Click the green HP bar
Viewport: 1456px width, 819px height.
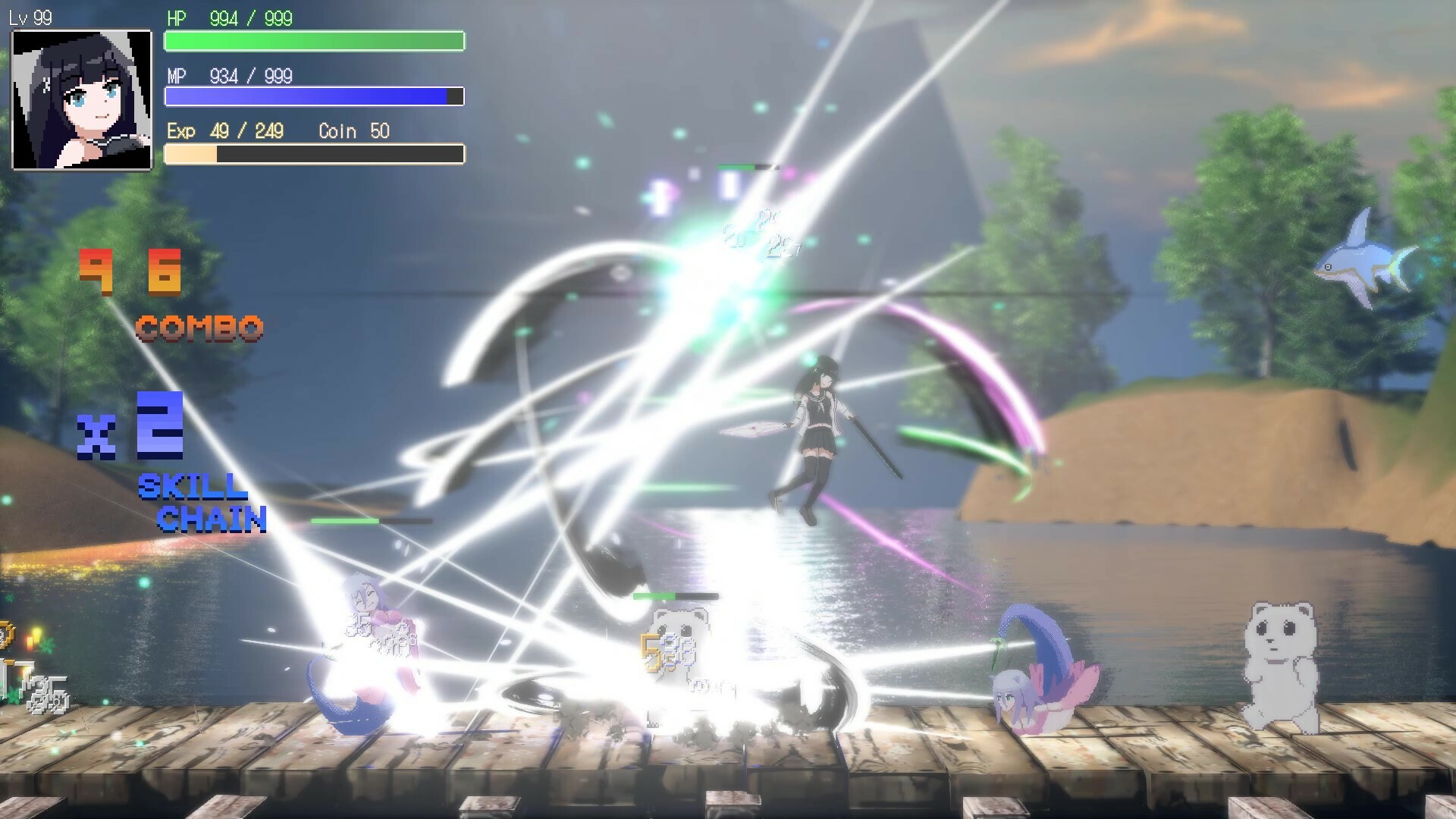coord(314,42)
